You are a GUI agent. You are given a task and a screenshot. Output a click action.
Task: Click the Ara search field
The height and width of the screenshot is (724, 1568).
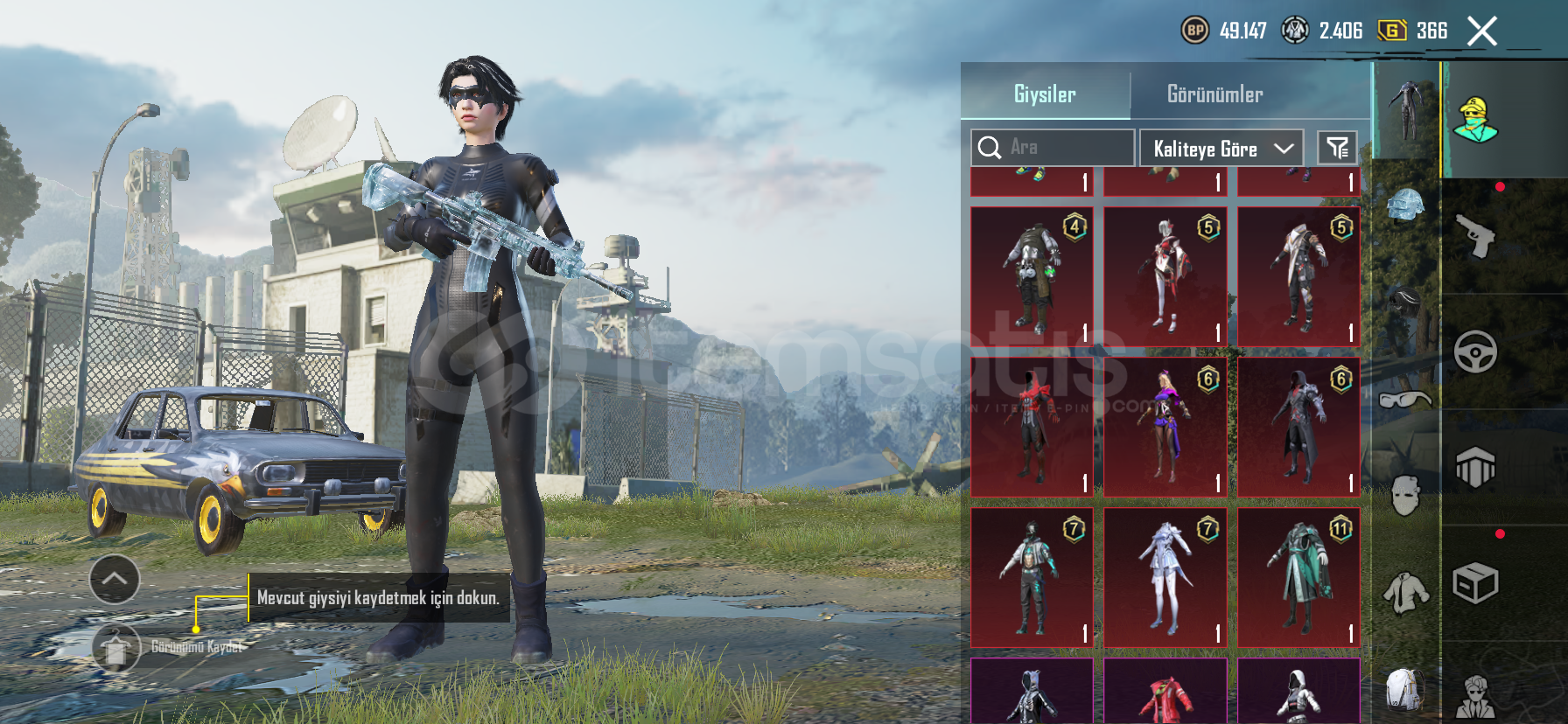(1053, 148)
